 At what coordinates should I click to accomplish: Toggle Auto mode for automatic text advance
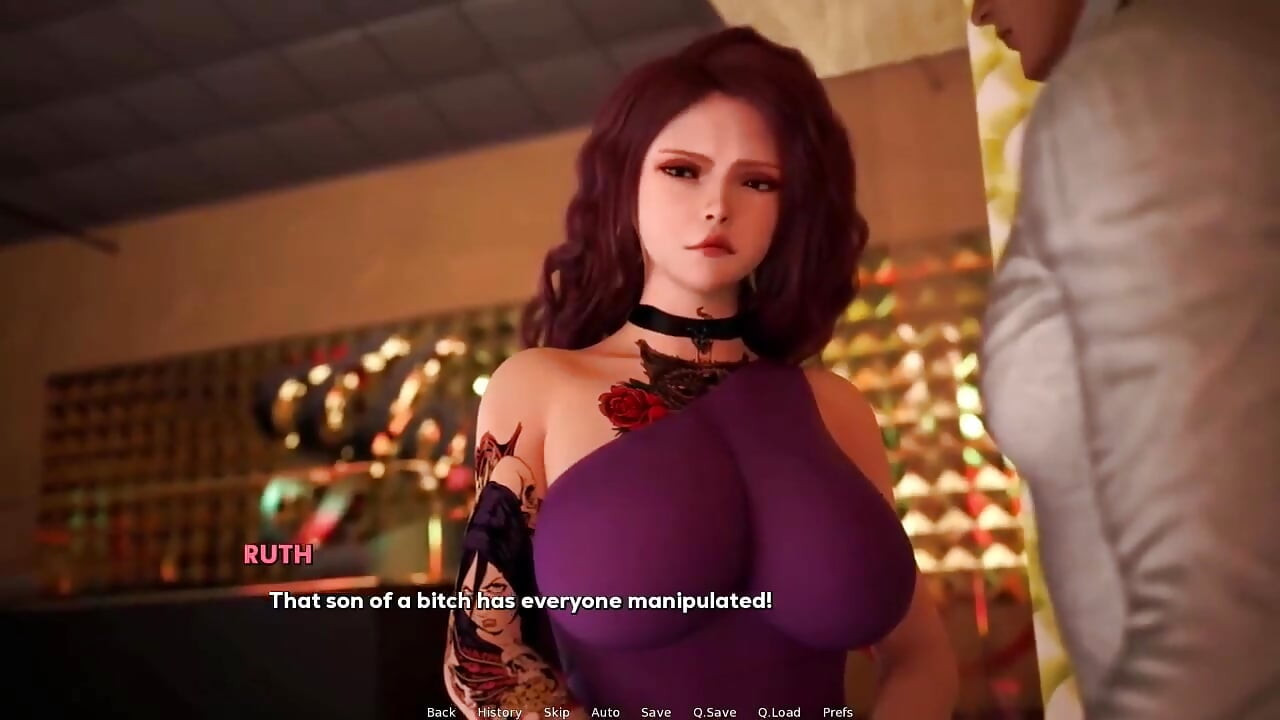click(x=605, y=712)
